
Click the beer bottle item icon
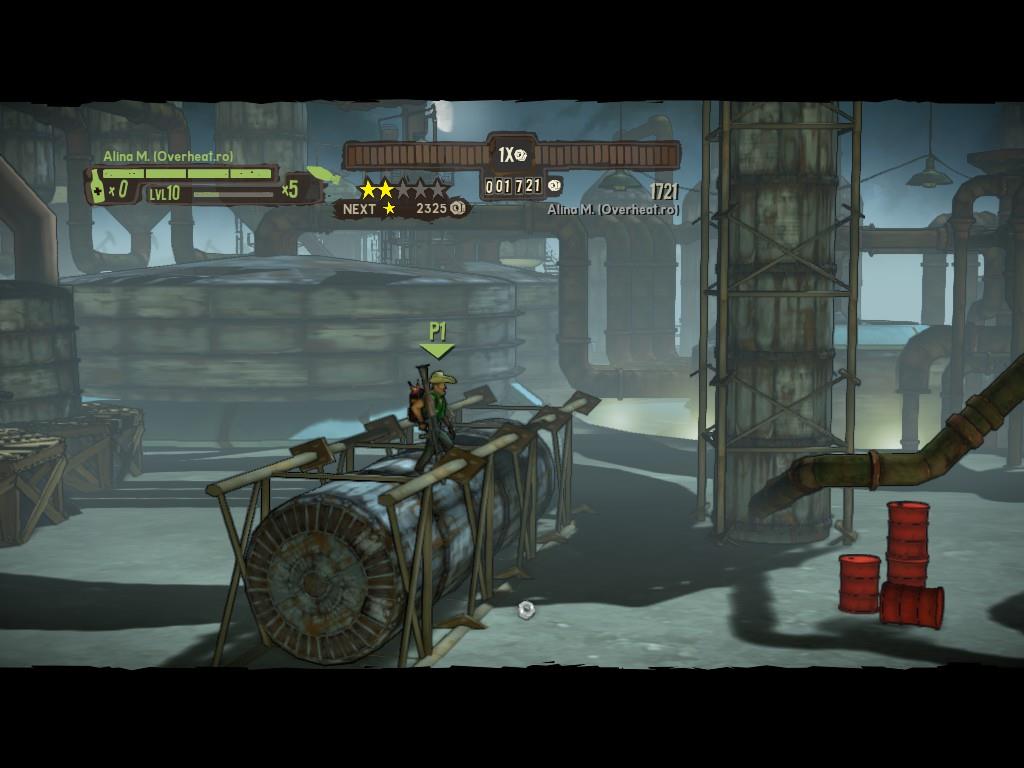coord(98,189)
